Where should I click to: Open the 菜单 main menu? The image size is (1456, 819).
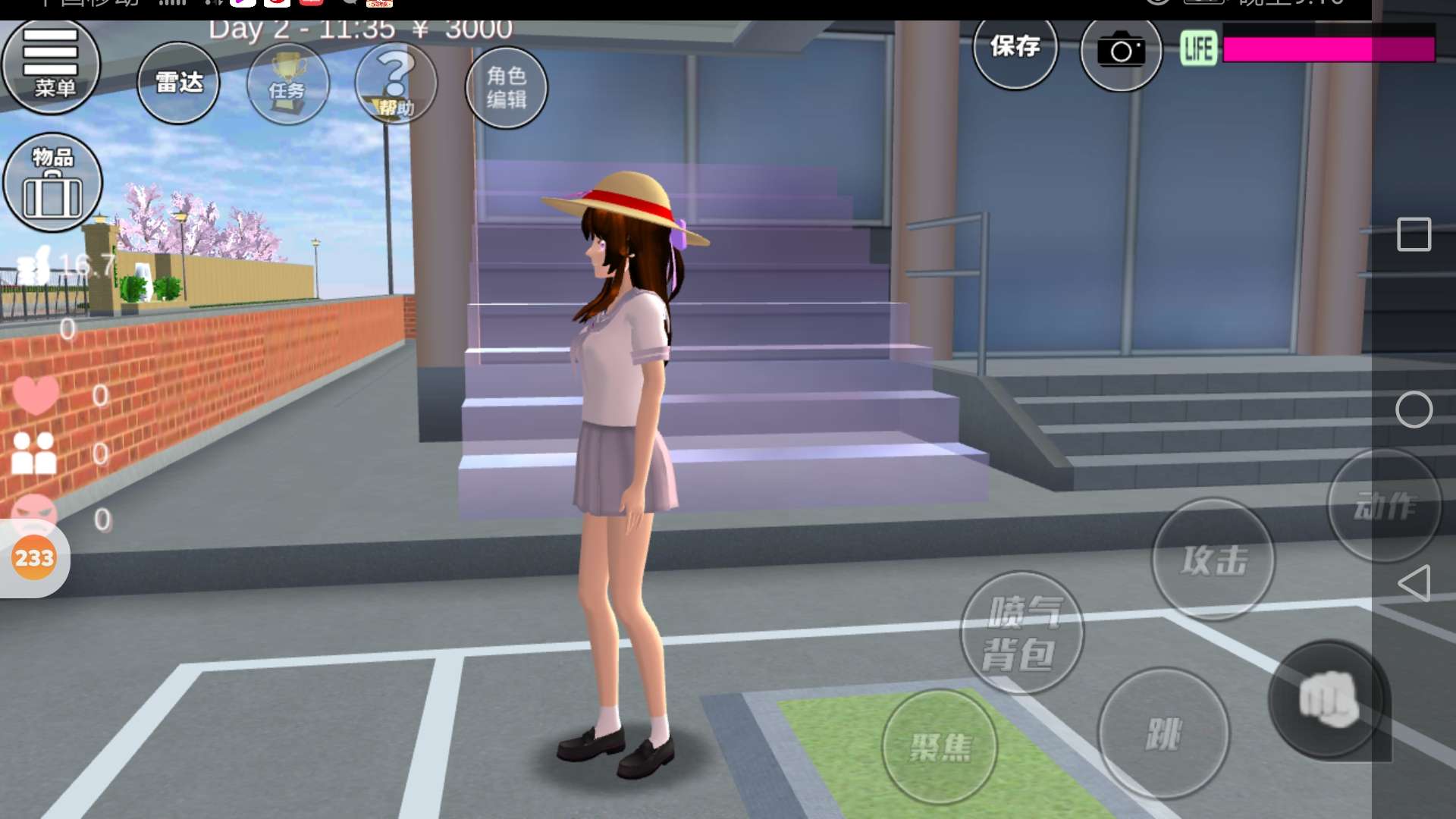(52, 67)
